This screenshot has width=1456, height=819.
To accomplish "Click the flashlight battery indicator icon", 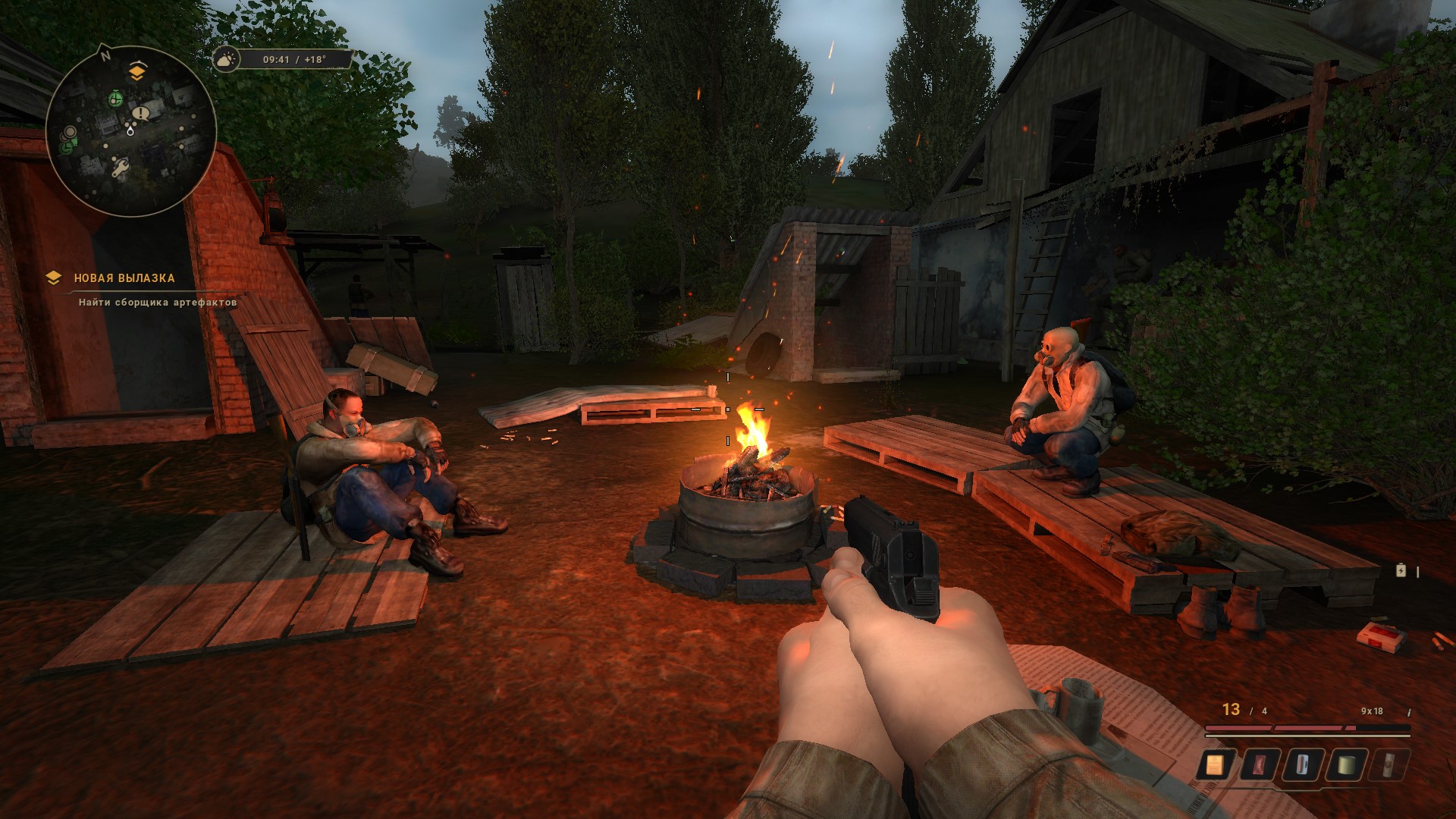I will (1401, 570).
